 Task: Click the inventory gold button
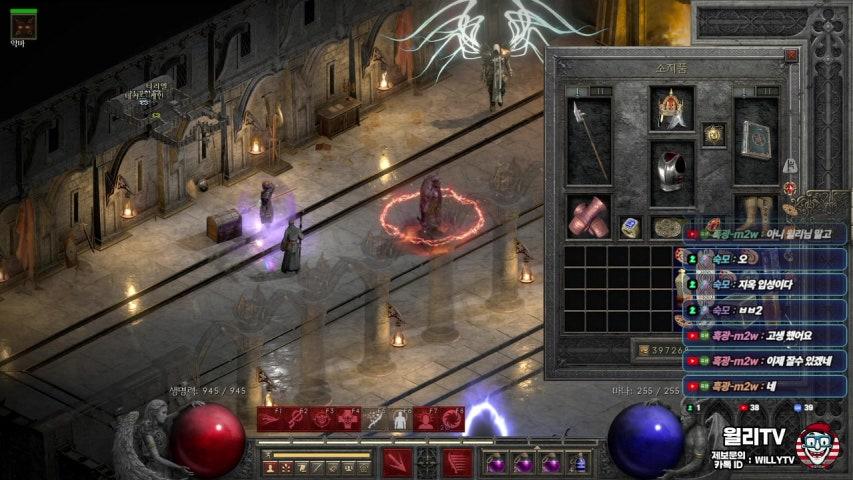point(641,350)
